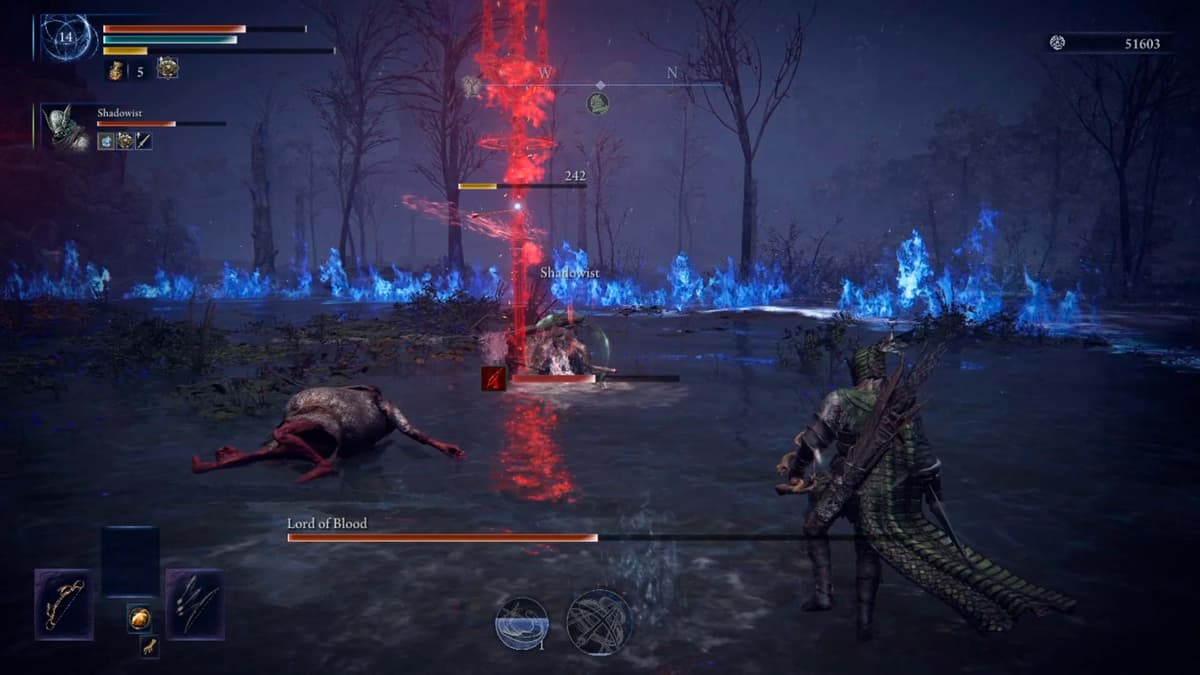Activate the ultimate art orb icon
This screenshot has height=675, width=1200.
click(x=599, y=622)
